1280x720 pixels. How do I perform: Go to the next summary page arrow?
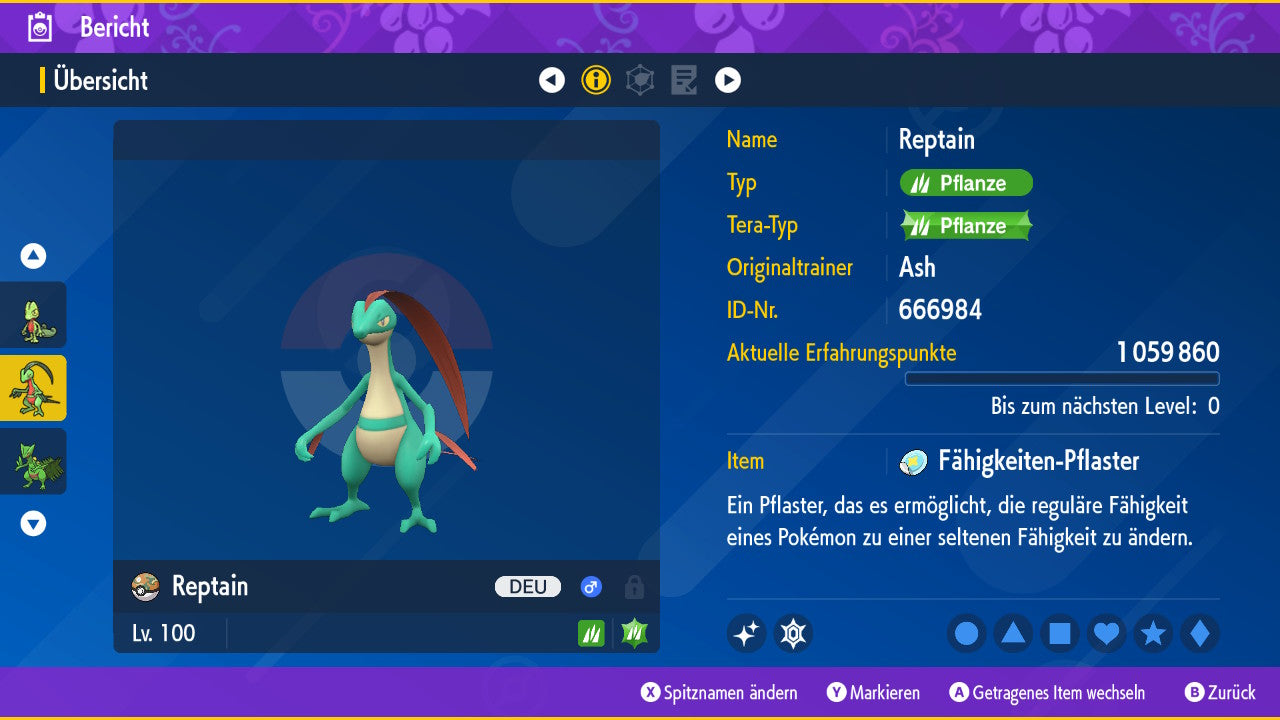(x=728, y=80)
